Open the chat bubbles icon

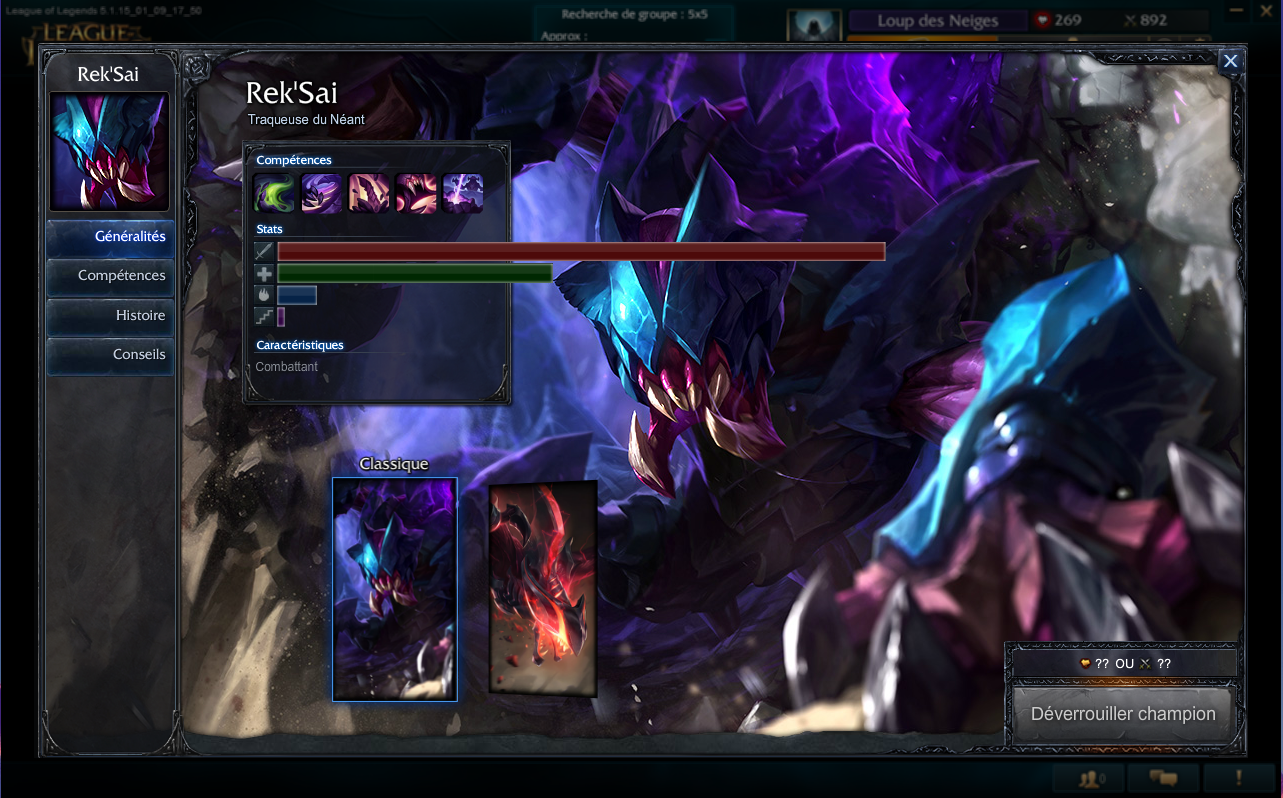click(1165, 778)
